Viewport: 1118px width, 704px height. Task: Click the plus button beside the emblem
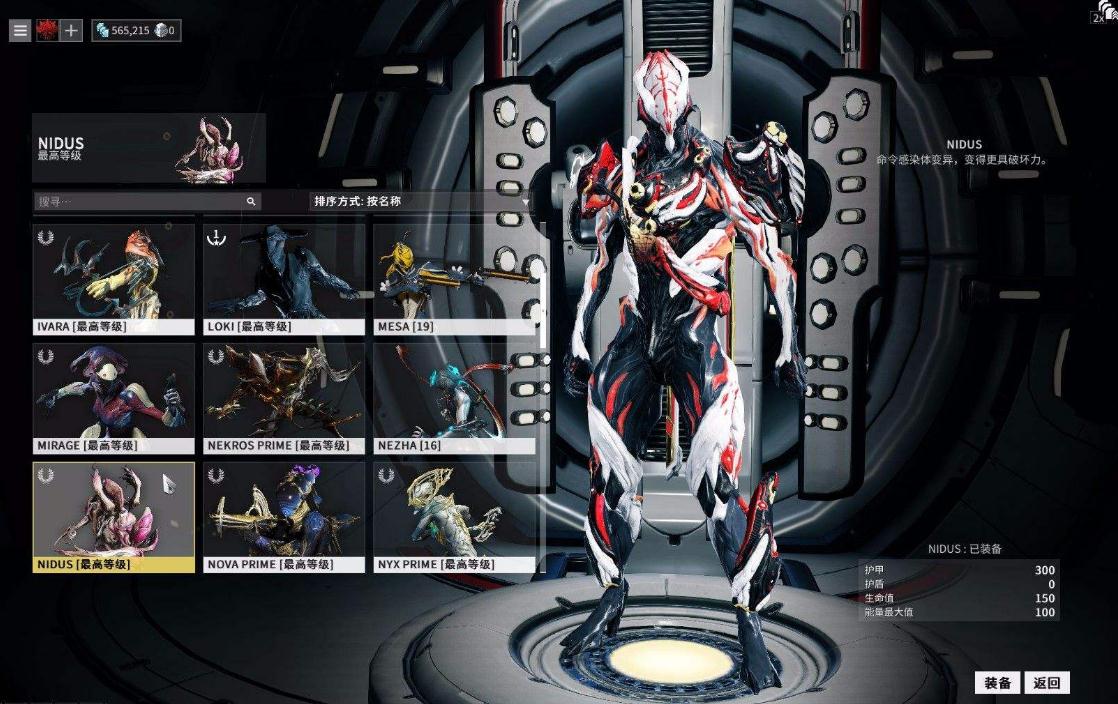pos(71,30)
